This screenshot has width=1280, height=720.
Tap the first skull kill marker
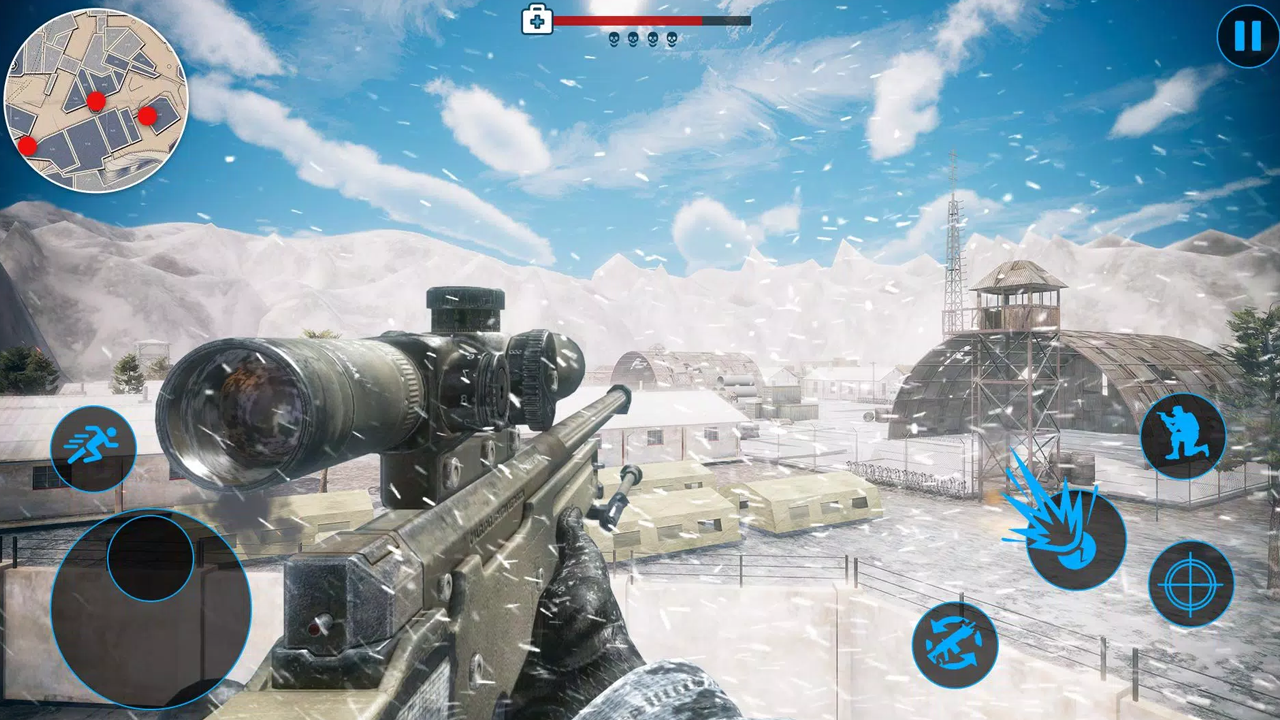[x=613, y=38]
